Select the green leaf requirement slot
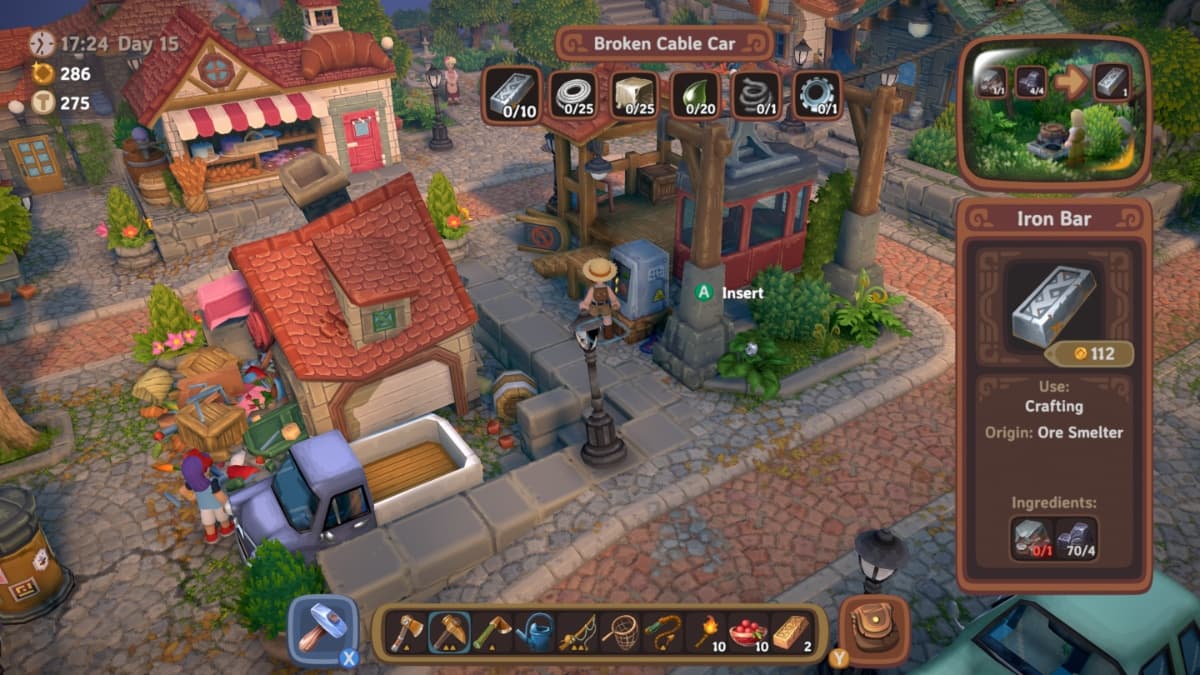The width and height of the screenshot is (1200, 675). [695, 95]
